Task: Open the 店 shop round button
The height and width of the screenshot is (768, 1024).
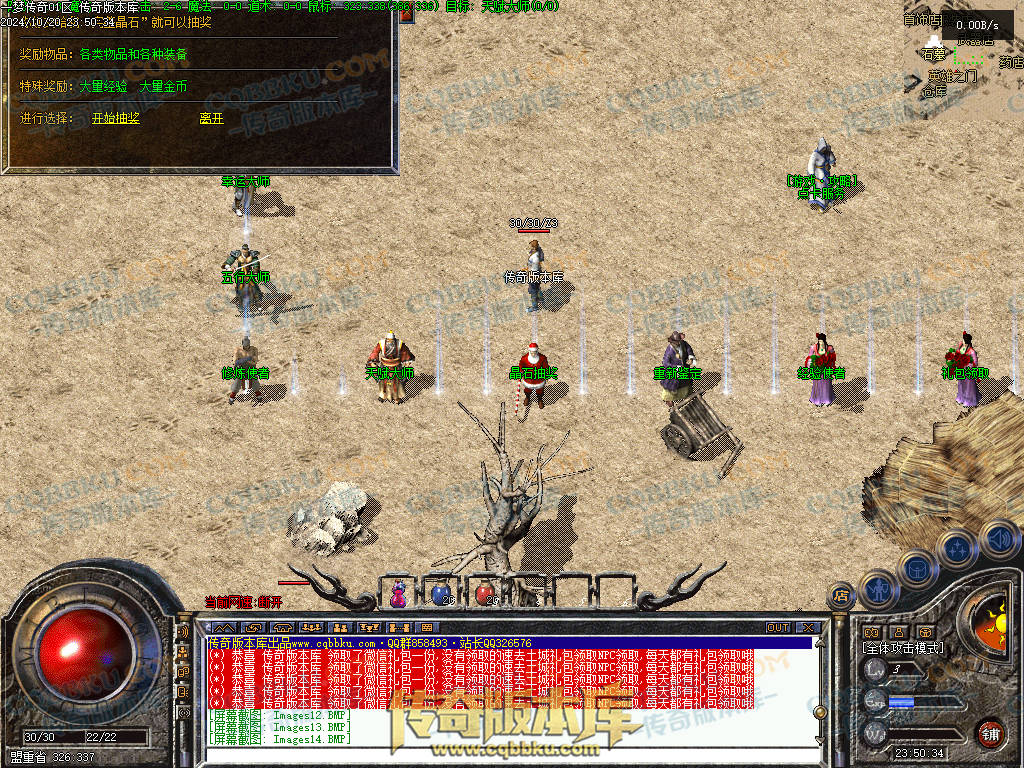Action: pyautogui.click(x=841, y=595)
